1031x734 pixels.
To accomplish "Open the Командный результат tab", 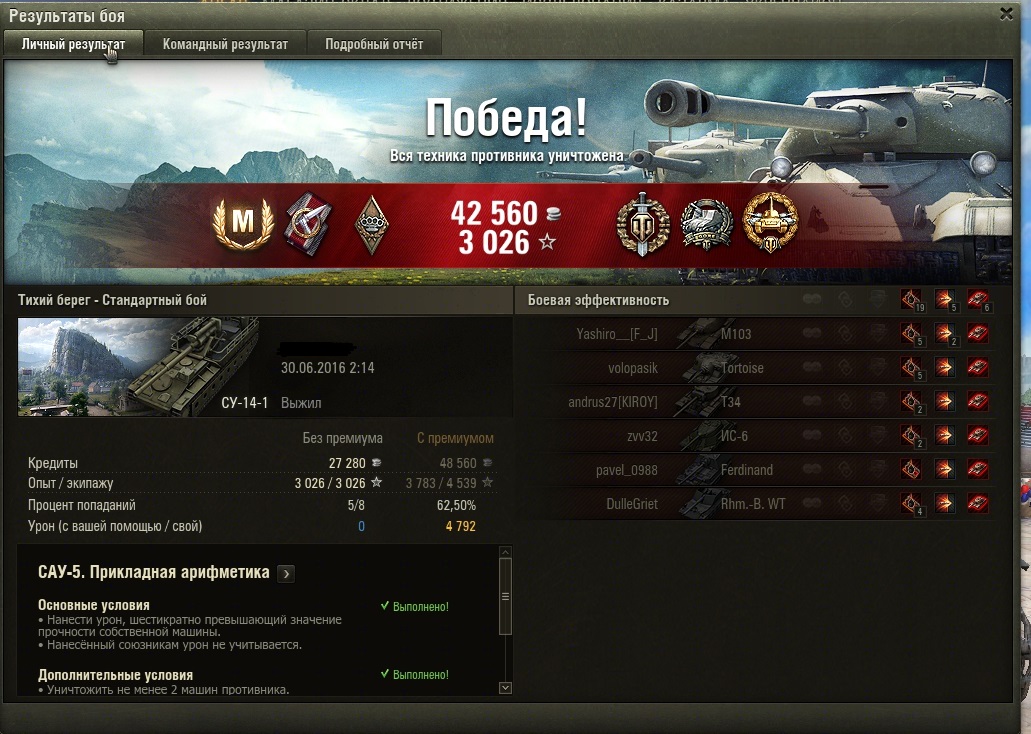I will tap(225, 44).
